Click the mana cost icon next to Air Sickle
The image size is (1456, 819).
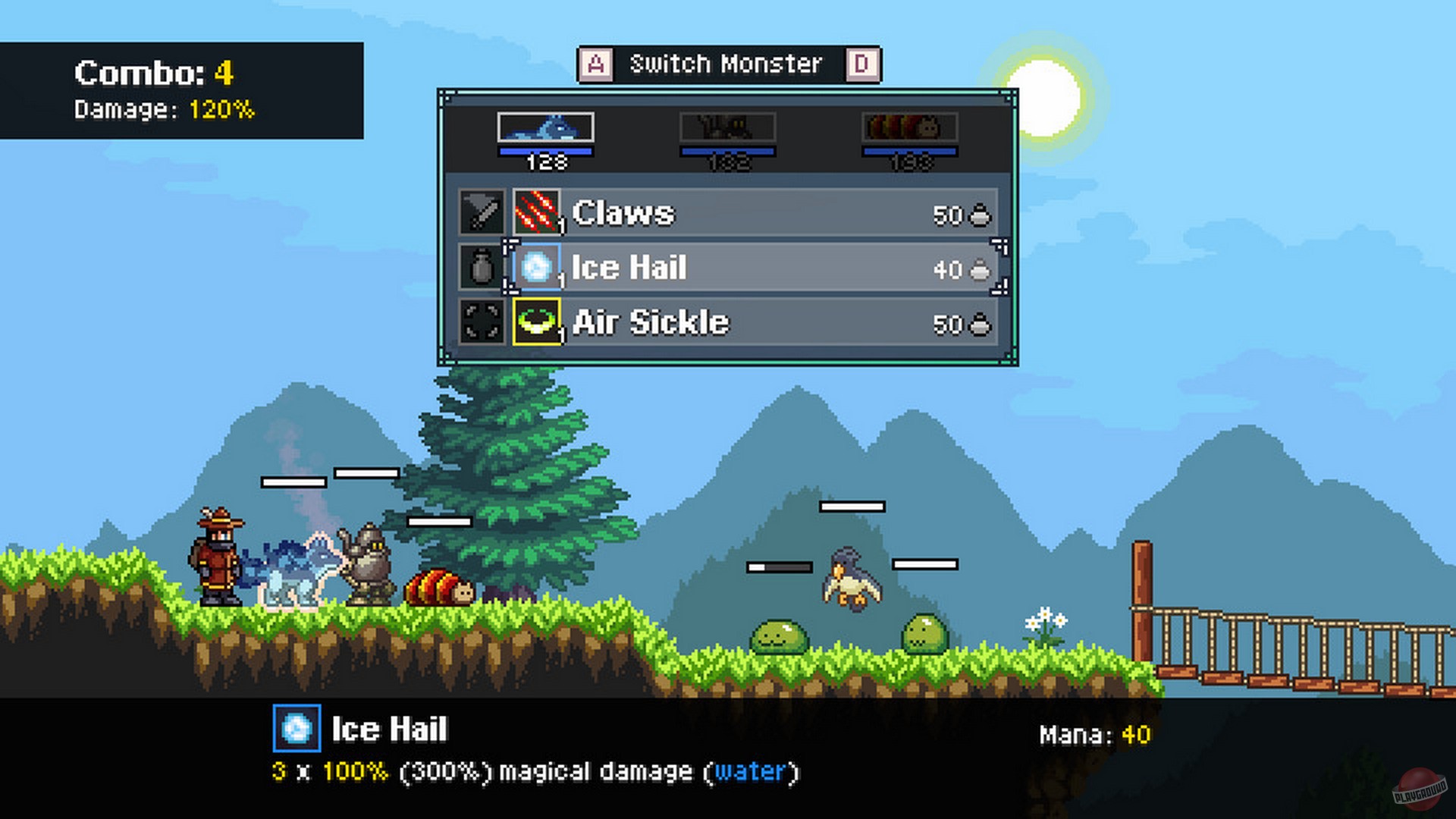coord(978,324)
